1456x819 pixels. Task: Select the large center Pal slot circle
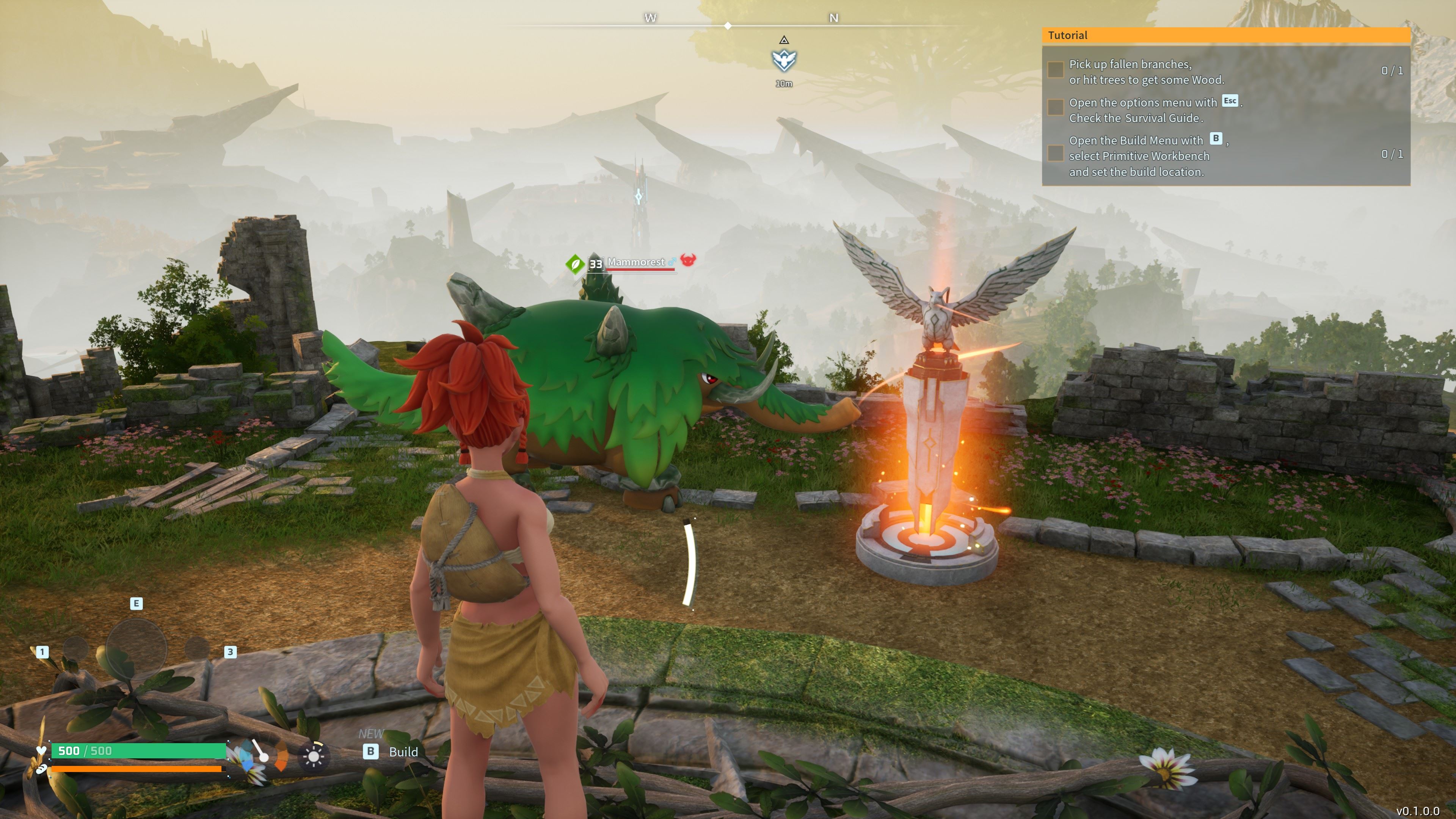136,648
